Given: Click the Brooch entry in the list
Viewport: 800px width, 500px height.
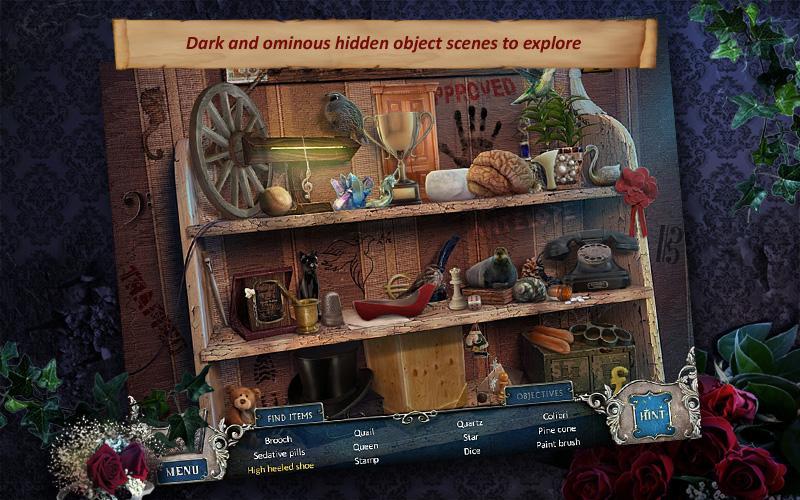Looking at the screenshot, I should [279, 440].
